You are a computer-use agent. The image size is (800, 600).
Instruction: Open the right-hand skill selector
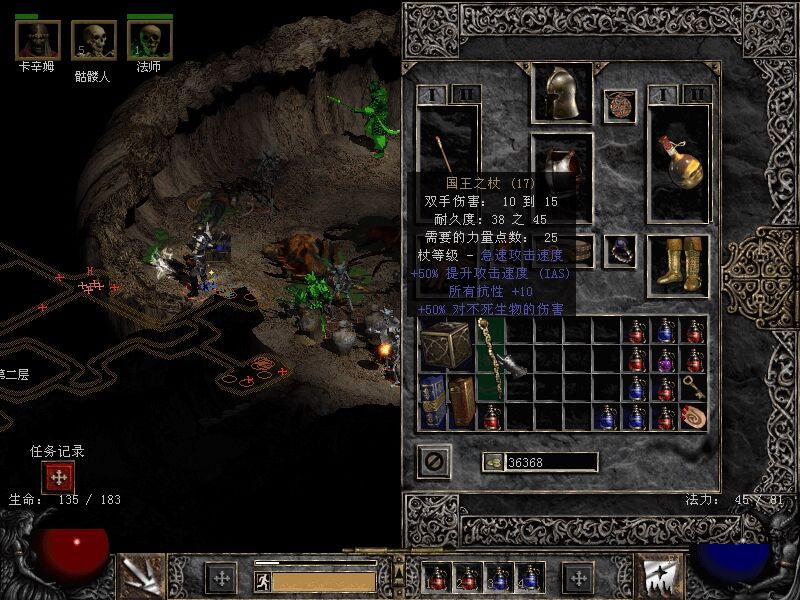tap(658, 575)
